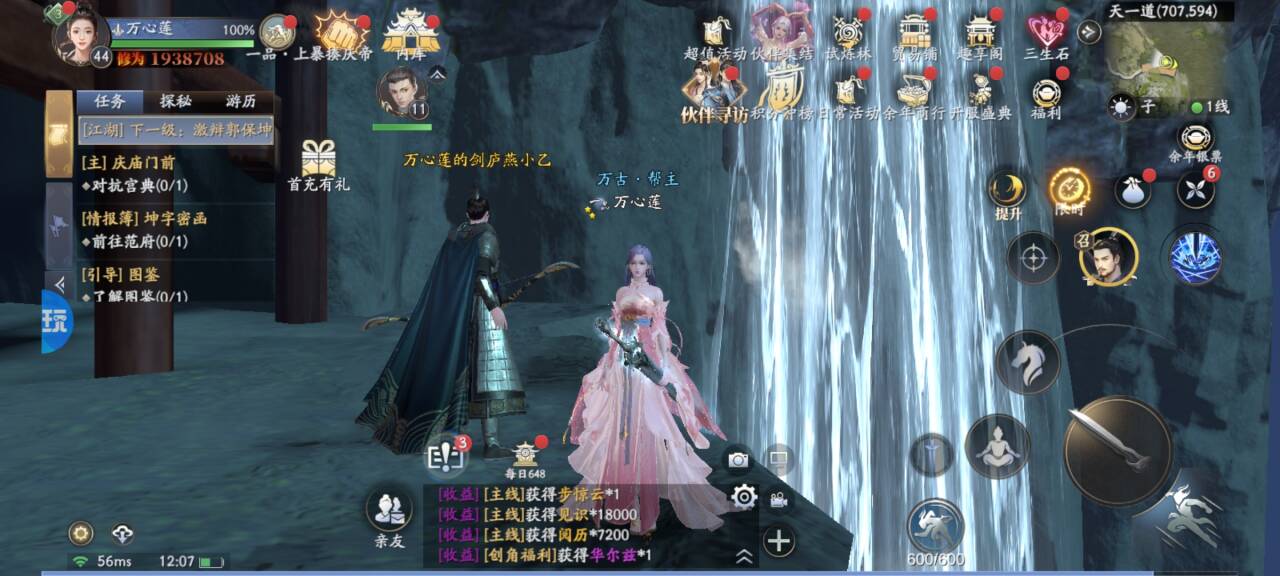
Task: Activate the meditation pose skill
Action: (997, 446)
